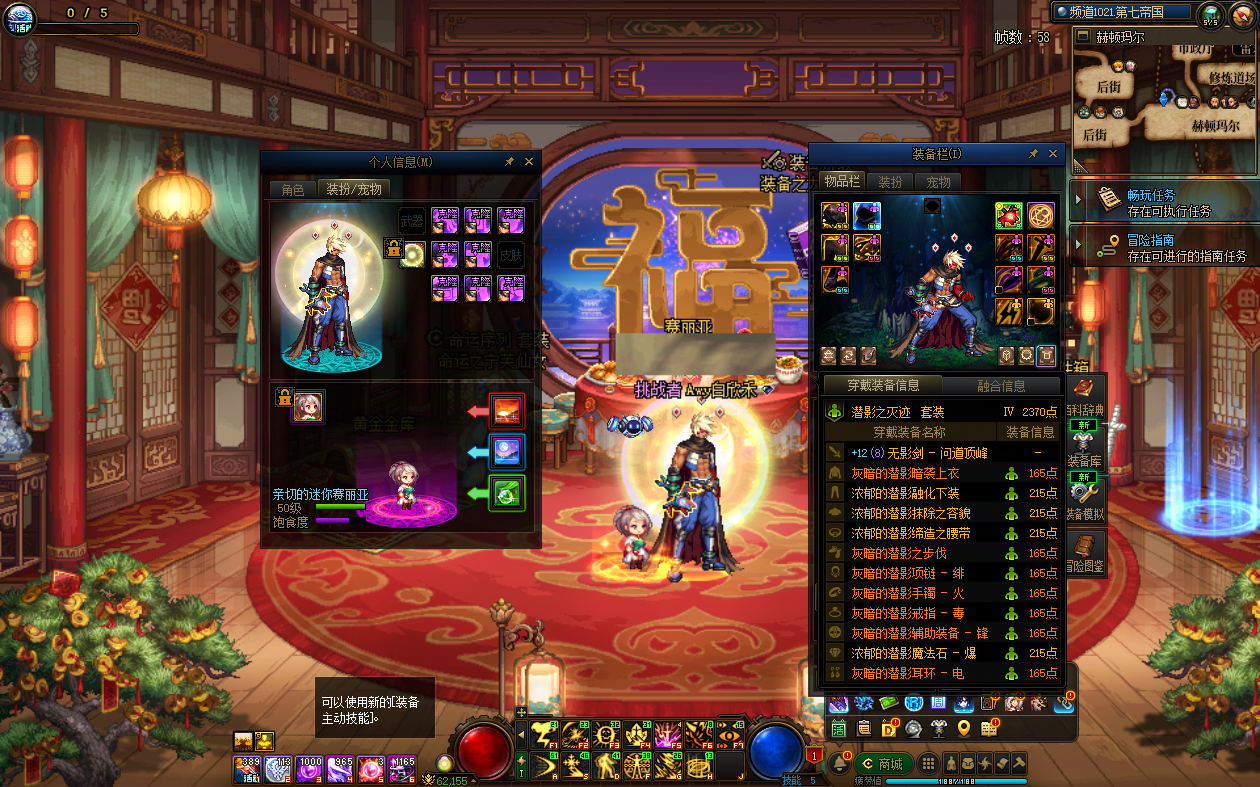Select the red sunset pet equipment slot

coord(506,411)
